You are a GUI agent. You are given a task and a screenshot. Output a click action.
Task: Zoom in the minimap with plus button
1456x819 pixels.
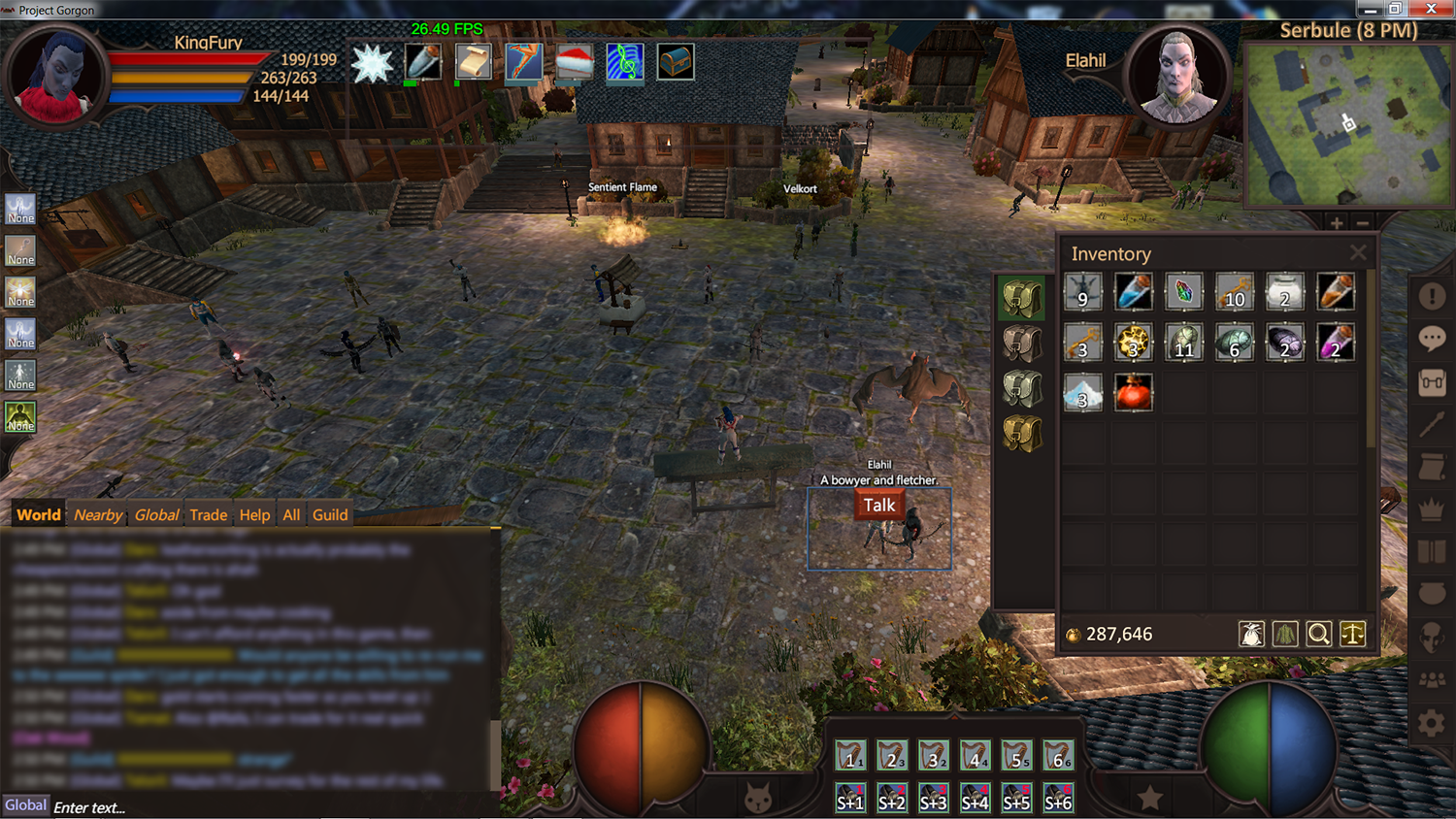tap(1337, 224)
